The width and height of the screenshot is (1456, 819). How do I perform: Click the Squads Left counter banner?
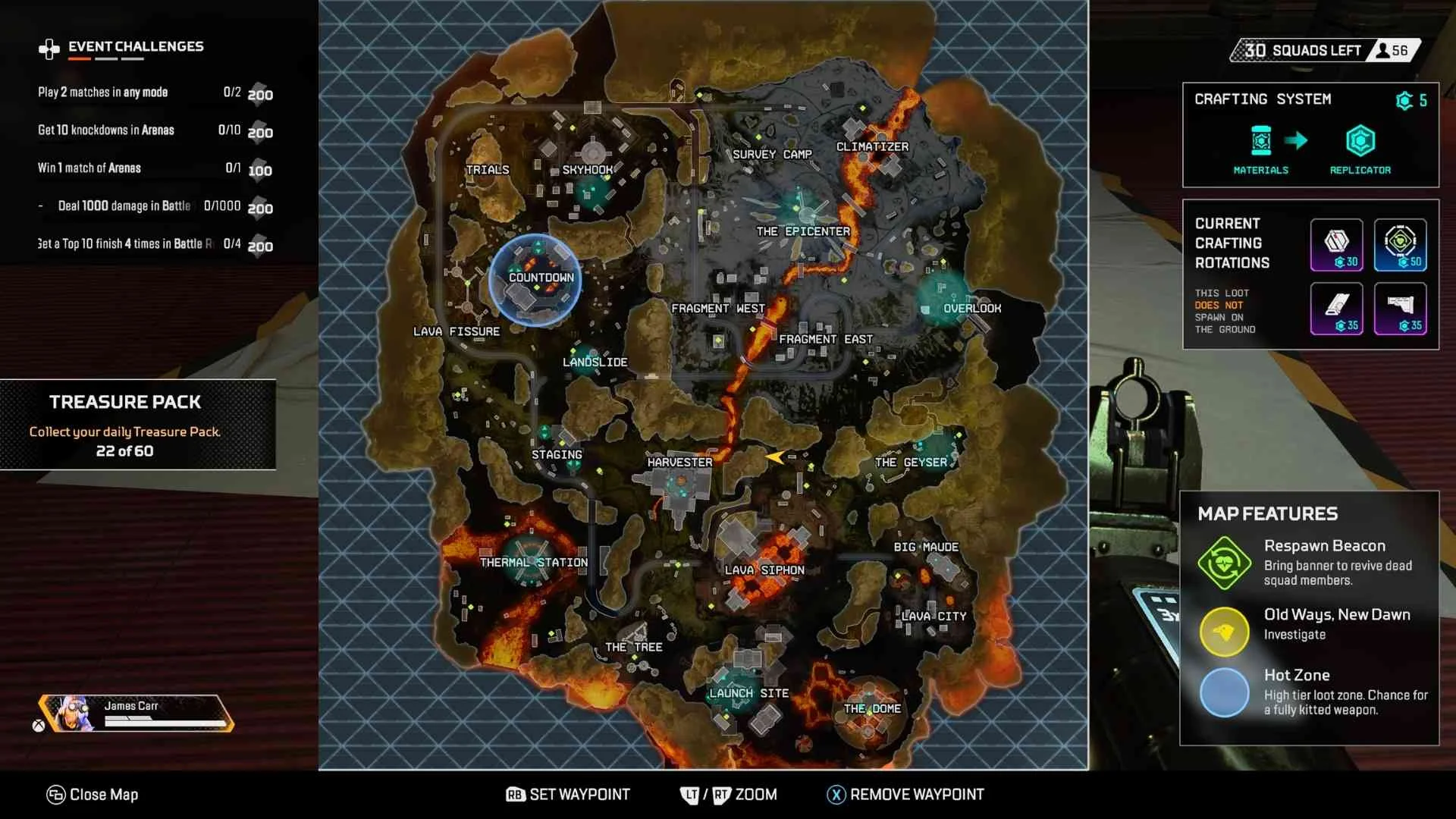tap(1323, 51)
